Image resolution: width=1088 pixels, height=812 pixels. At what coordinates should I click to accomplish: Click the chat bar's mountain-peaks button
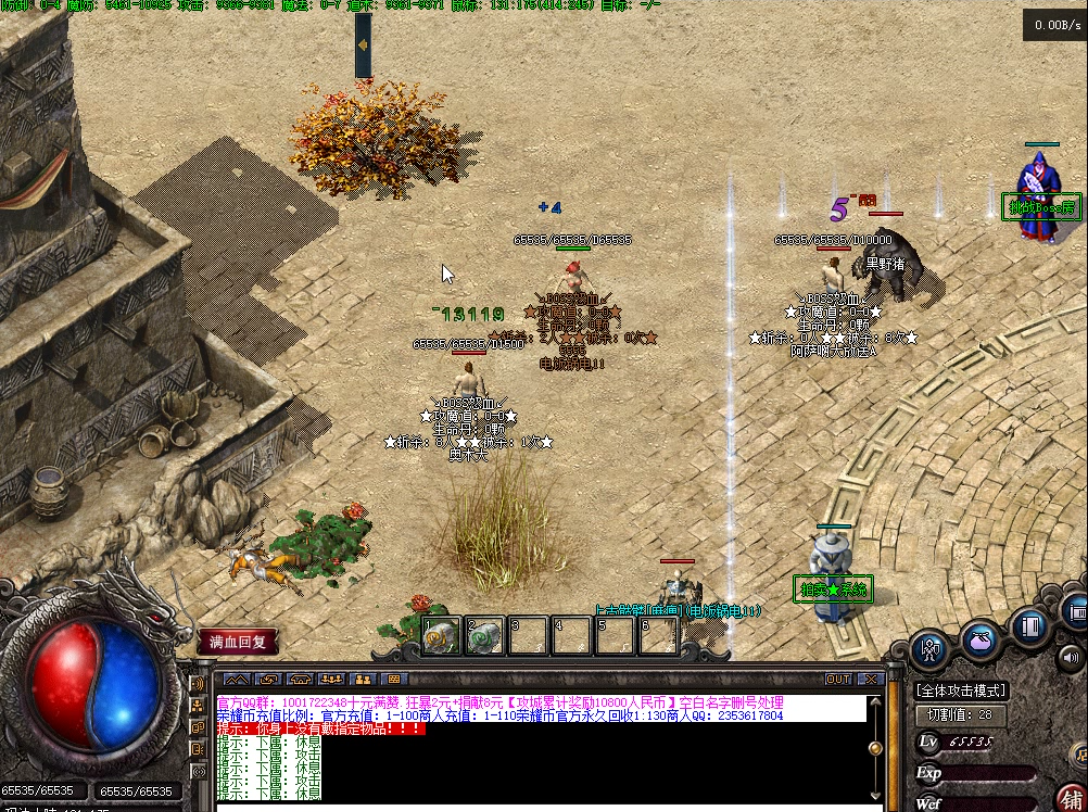point(236,680)
